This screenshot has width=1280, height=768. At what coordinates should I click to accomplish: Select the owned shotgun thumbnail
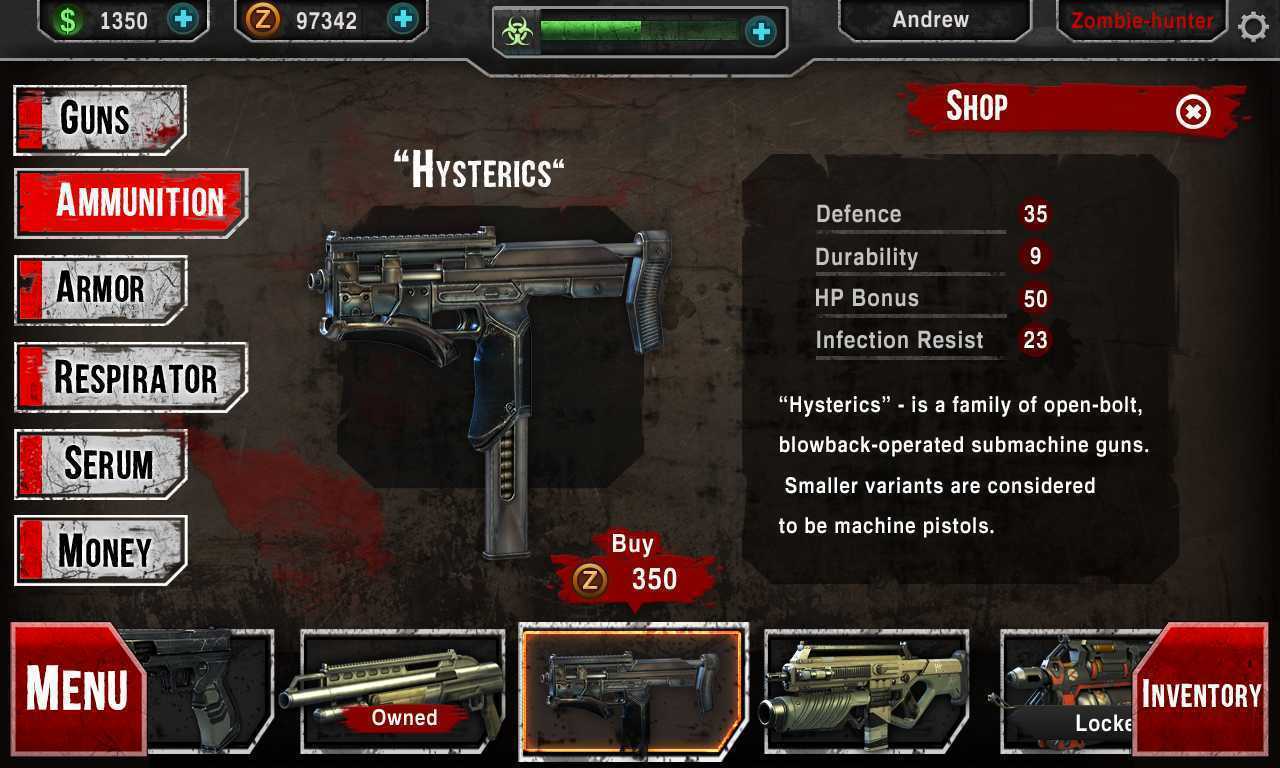pyautogui.click(x=403, y=690)
